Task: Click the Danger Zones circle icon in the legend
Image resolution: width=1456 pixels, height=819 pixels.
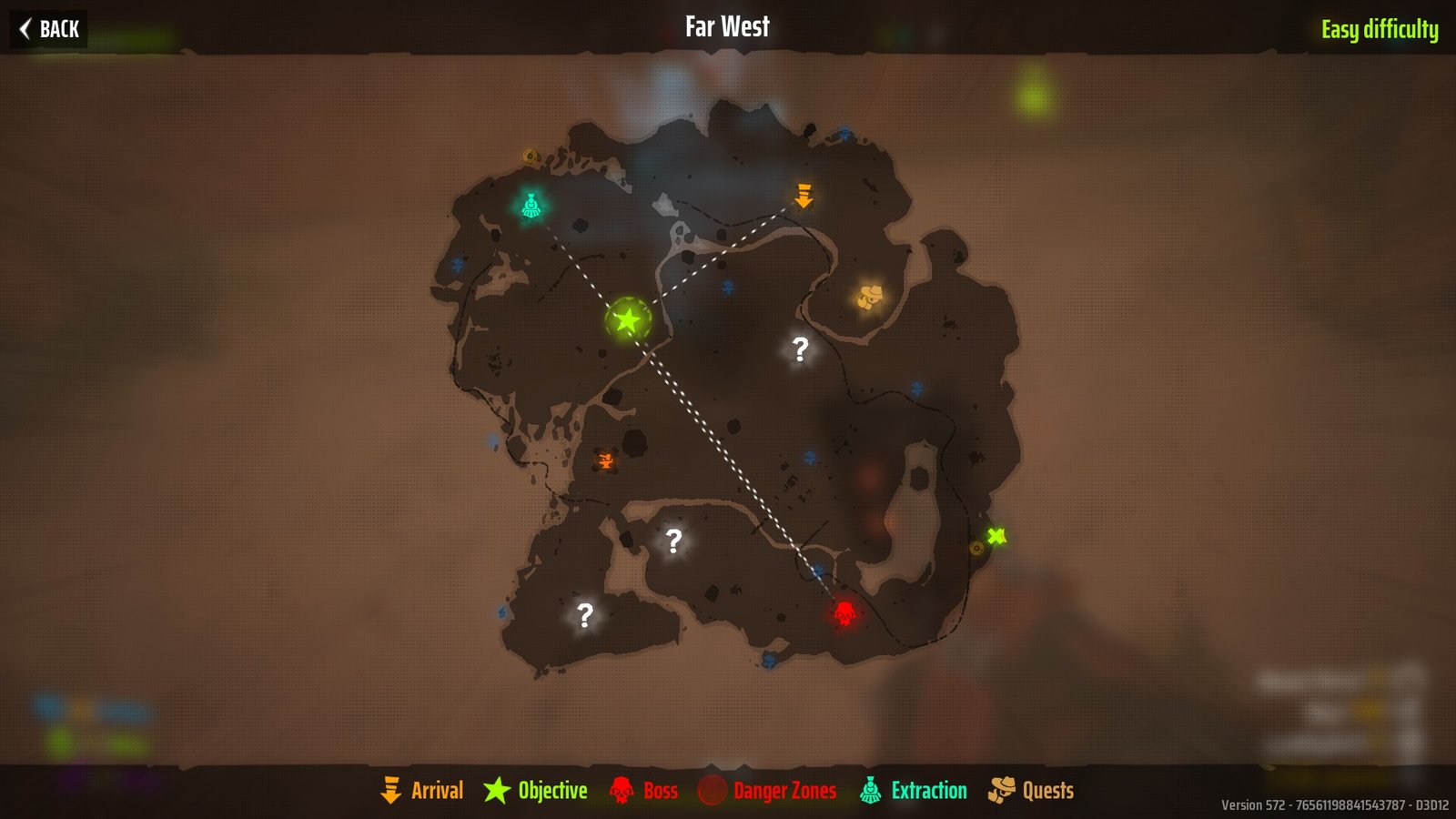Action: tap(711, 790)
